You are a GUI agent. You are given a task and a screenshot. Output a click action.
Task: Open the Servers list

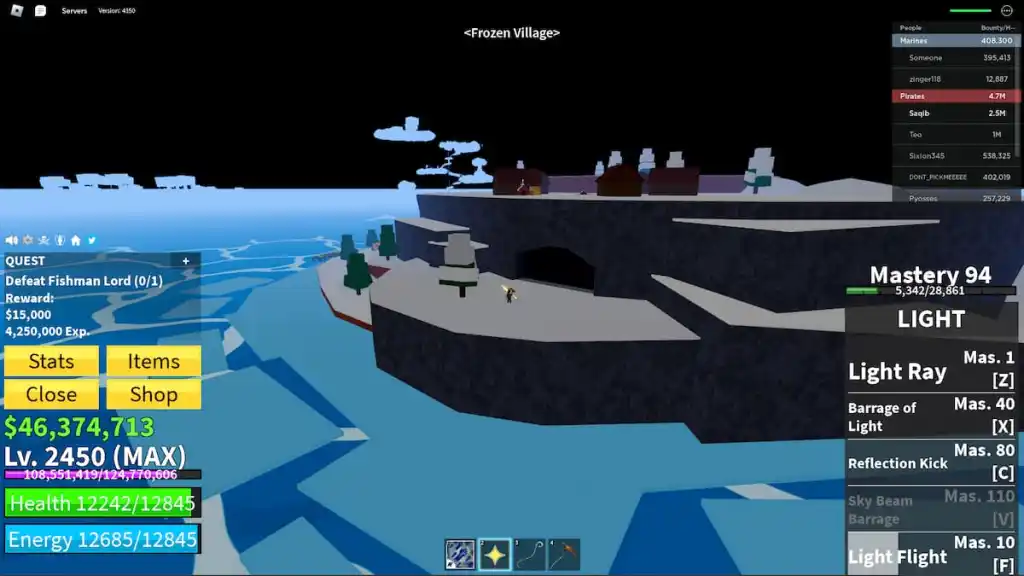pos(74,11)
